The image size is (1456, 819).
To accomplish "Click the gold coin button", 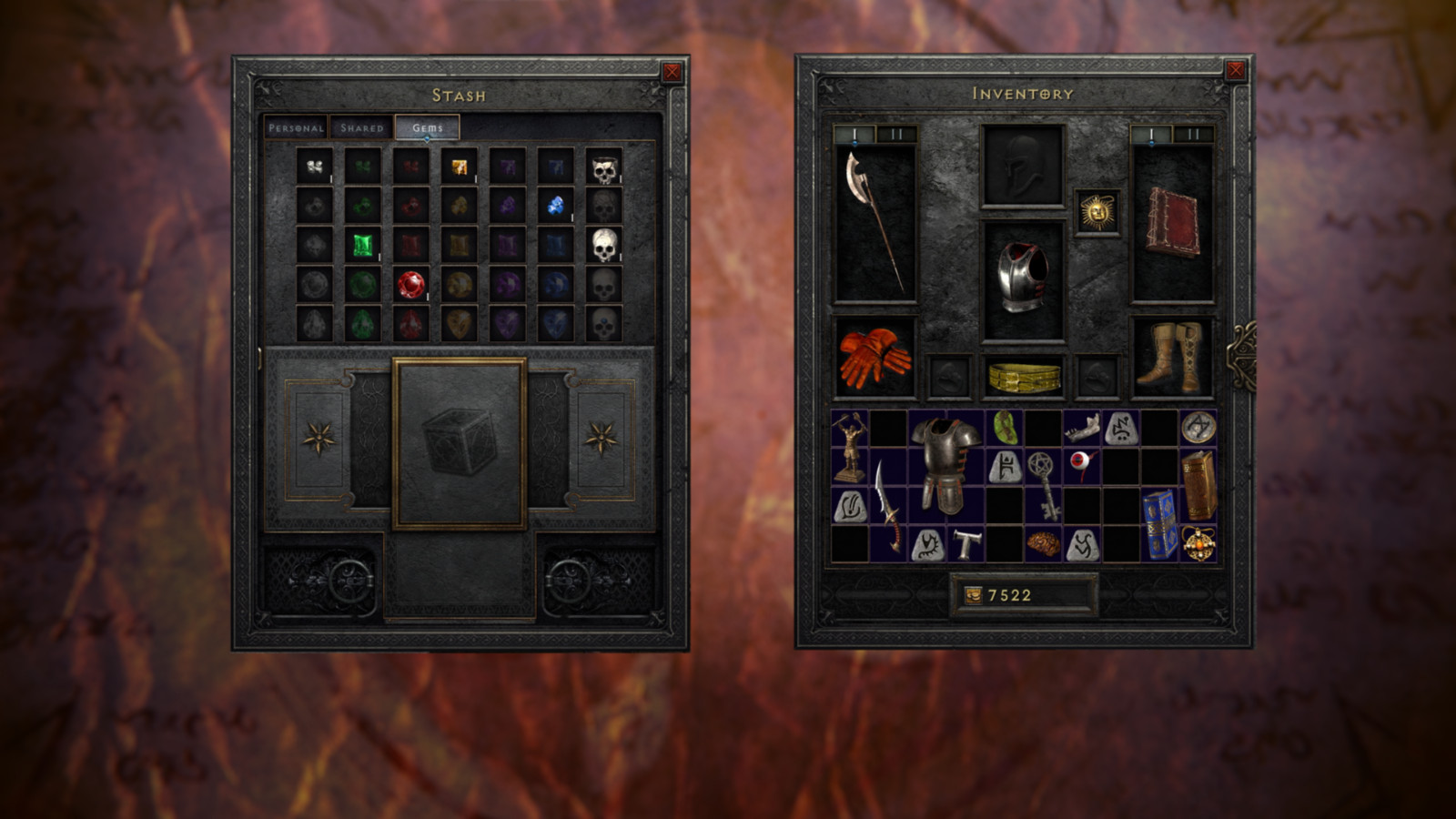I will pyautogui.click(x=973, y=595).
